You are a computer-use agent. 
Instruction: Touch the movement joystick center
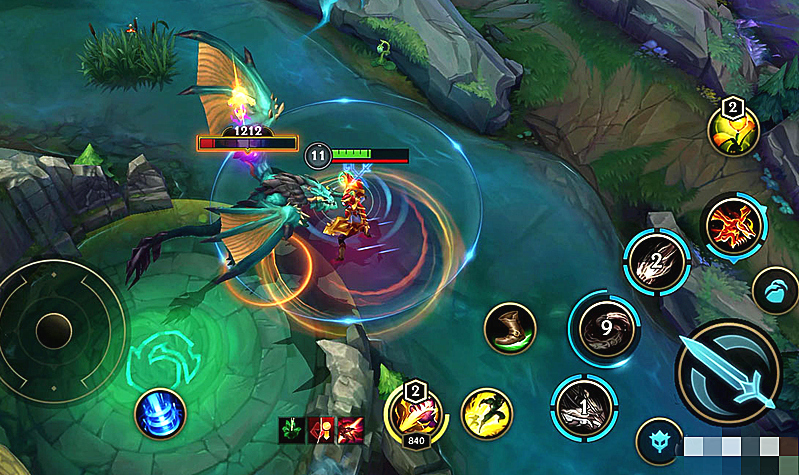point(52,328)
